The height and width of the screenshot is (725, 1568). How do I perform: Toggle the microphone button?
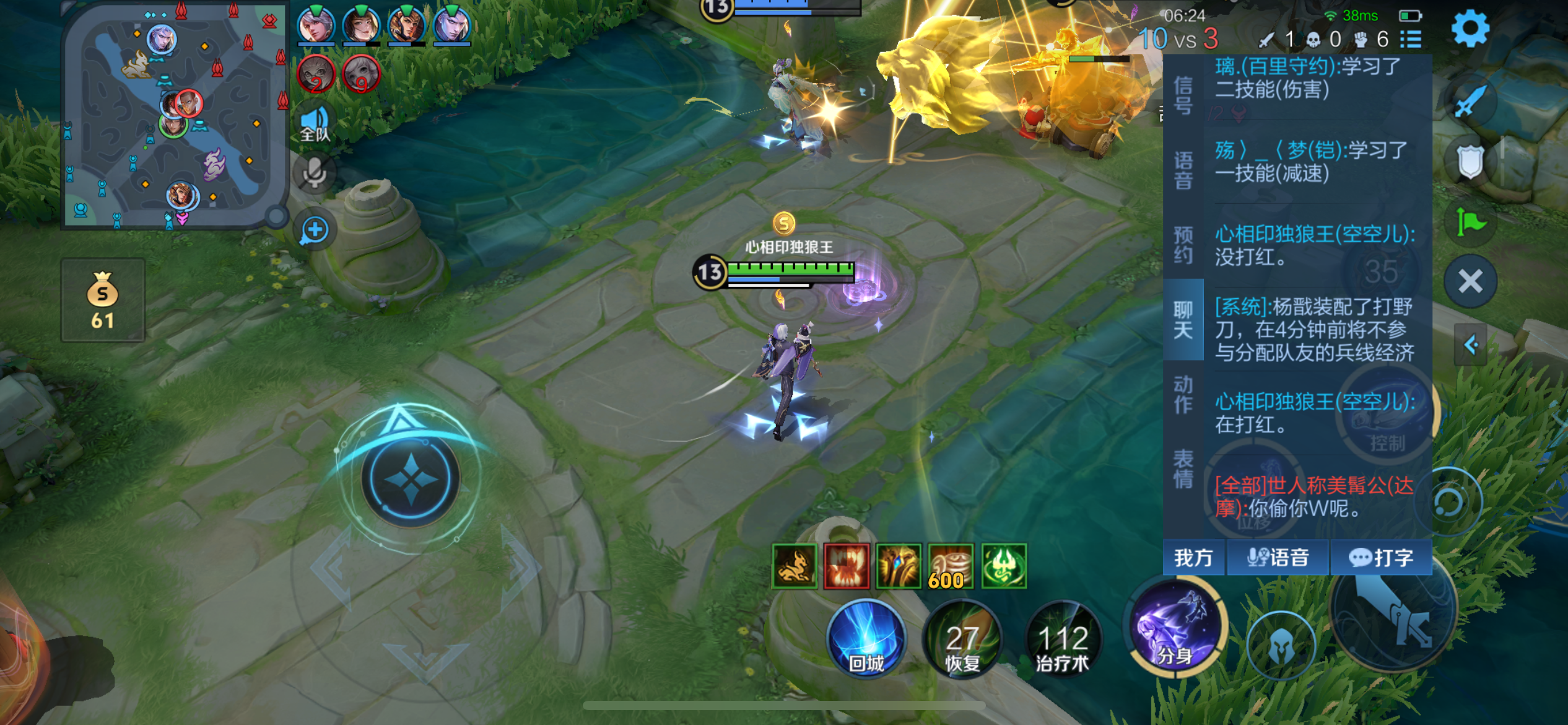(x=315, y=173)
